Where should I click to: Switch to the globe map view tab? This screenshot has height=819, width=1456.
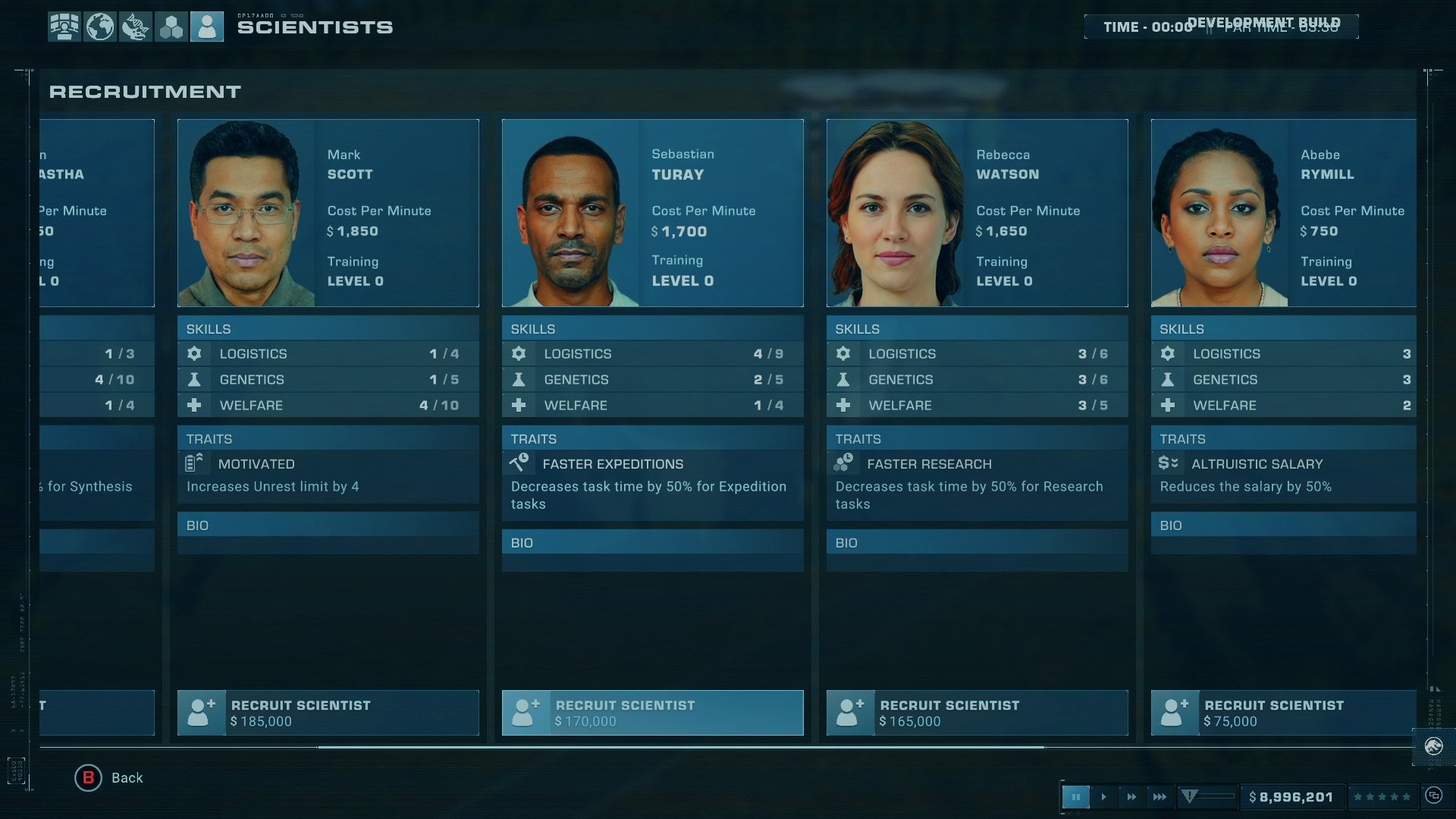pyautogui.click(x=100, y=26)
